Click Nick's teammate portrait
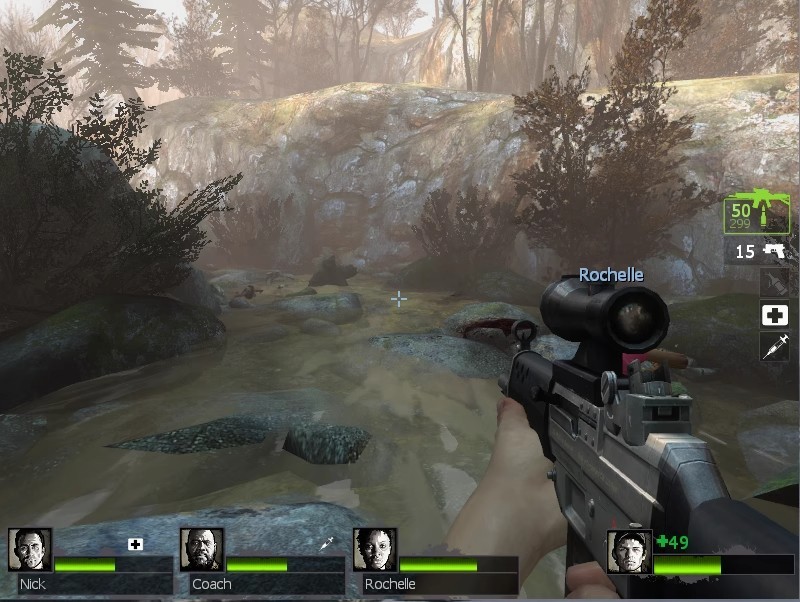Viewport: 800px width, 602px height. coord(30,550)
